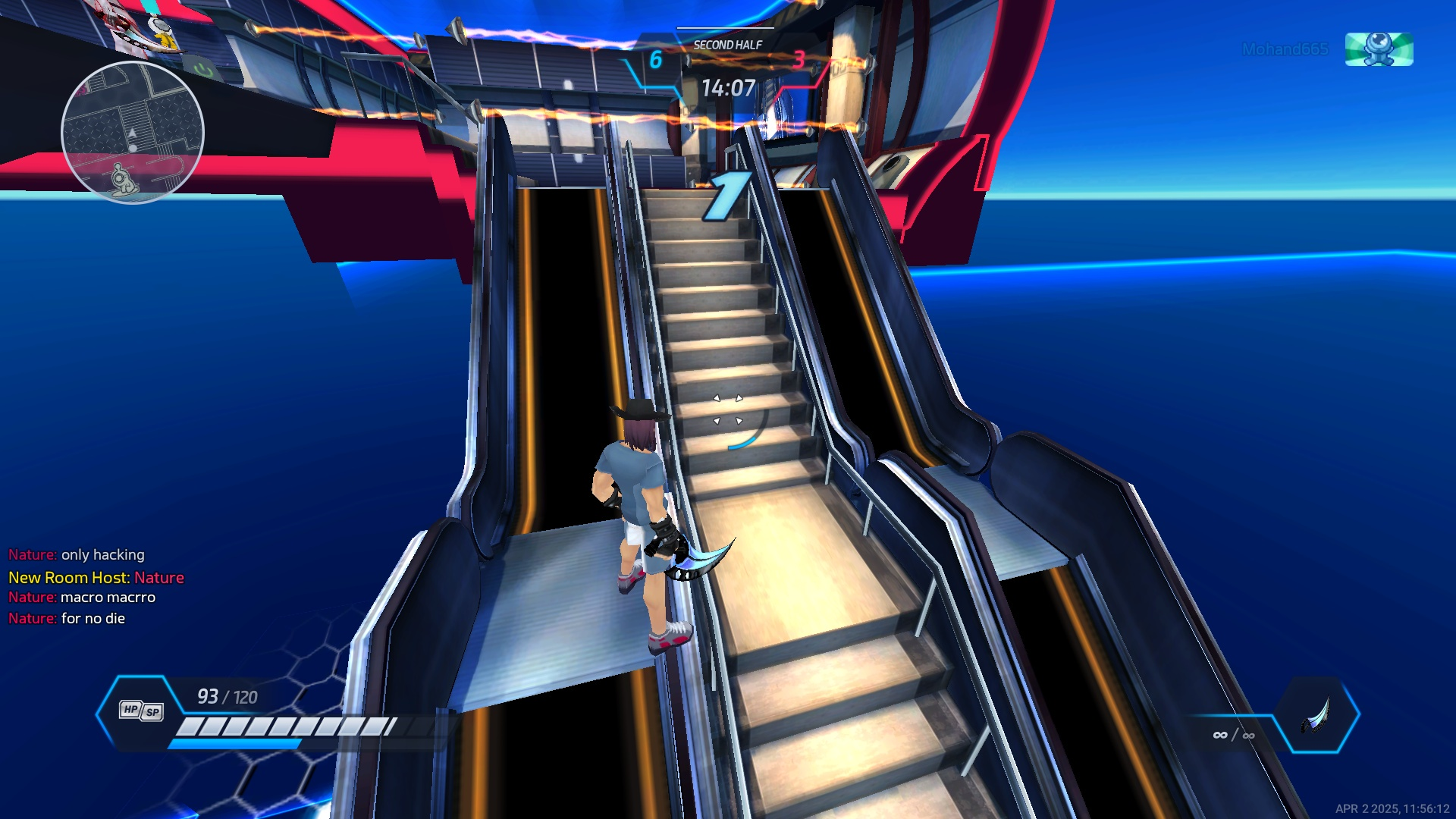Select the blade weapon icon
This screenshot has height=819, width=1456.
[x=1316, y=714]
